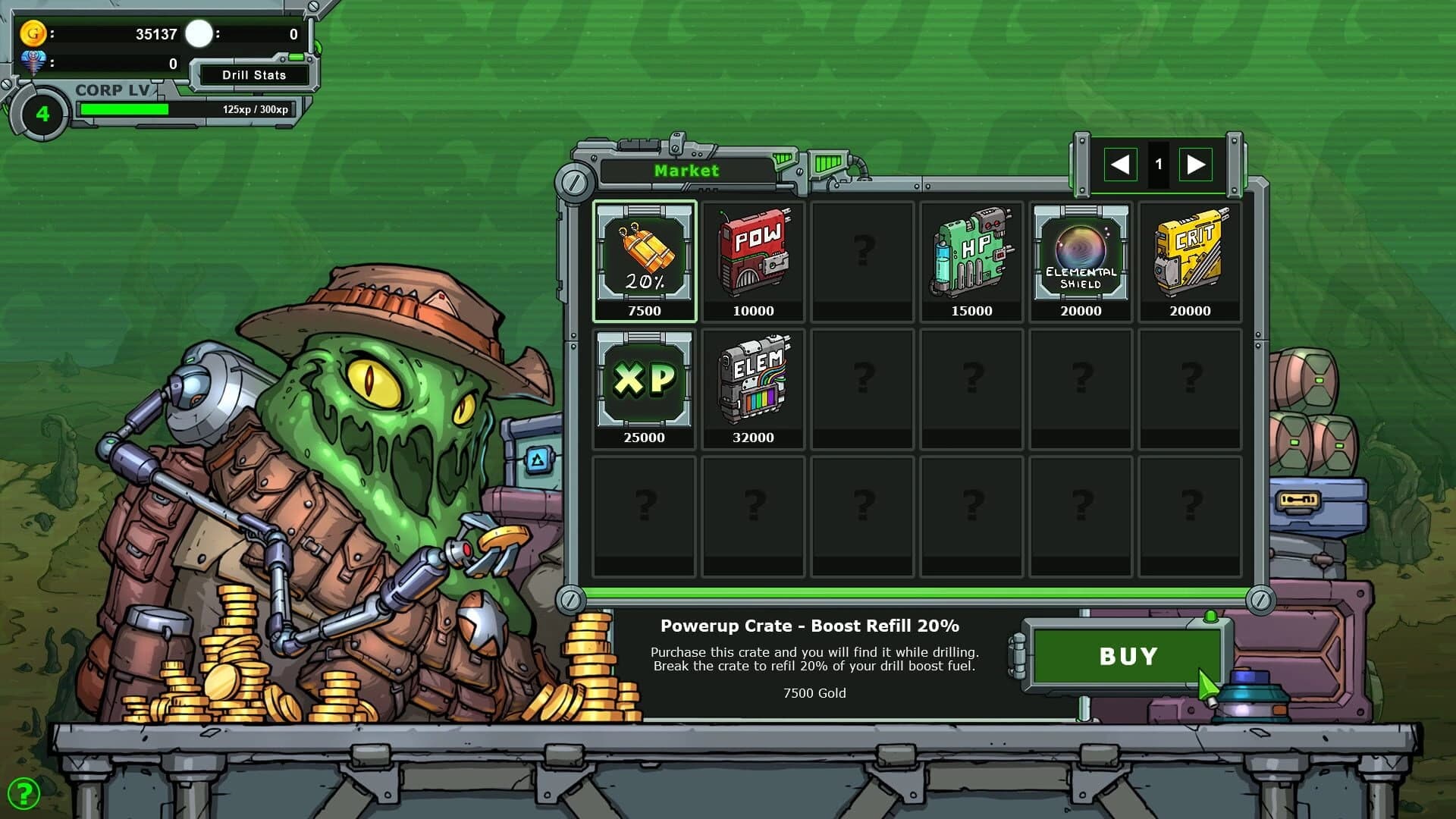Go to previous market page
The height and width of the screenshot is (819, 1456).
(x=1120, y=162)
